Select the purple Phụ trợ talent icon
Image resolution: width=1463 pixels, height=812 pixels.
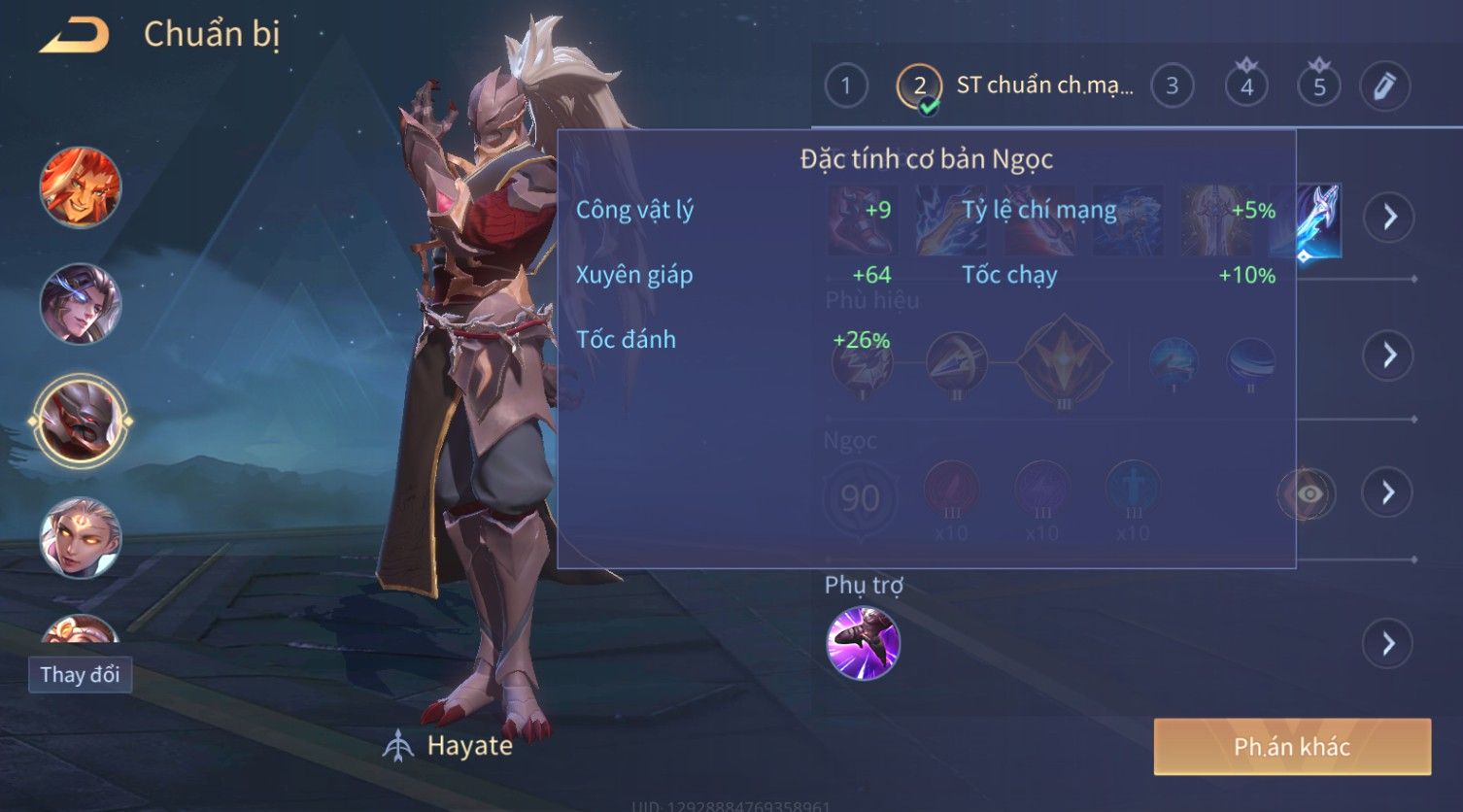863,643
